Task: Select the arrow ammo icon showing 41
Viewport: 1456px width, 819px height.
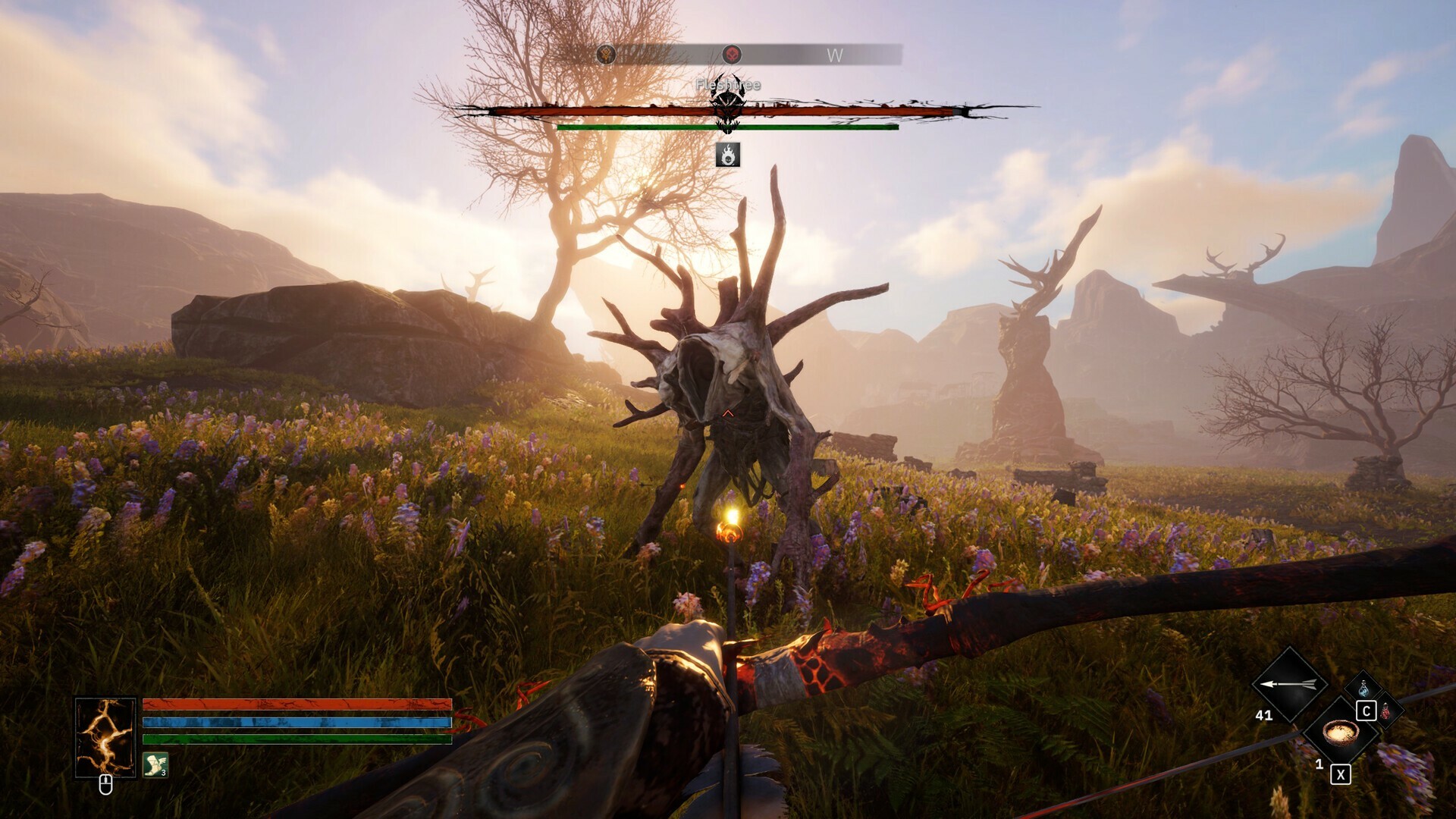Action: [x=1289, y=684]
